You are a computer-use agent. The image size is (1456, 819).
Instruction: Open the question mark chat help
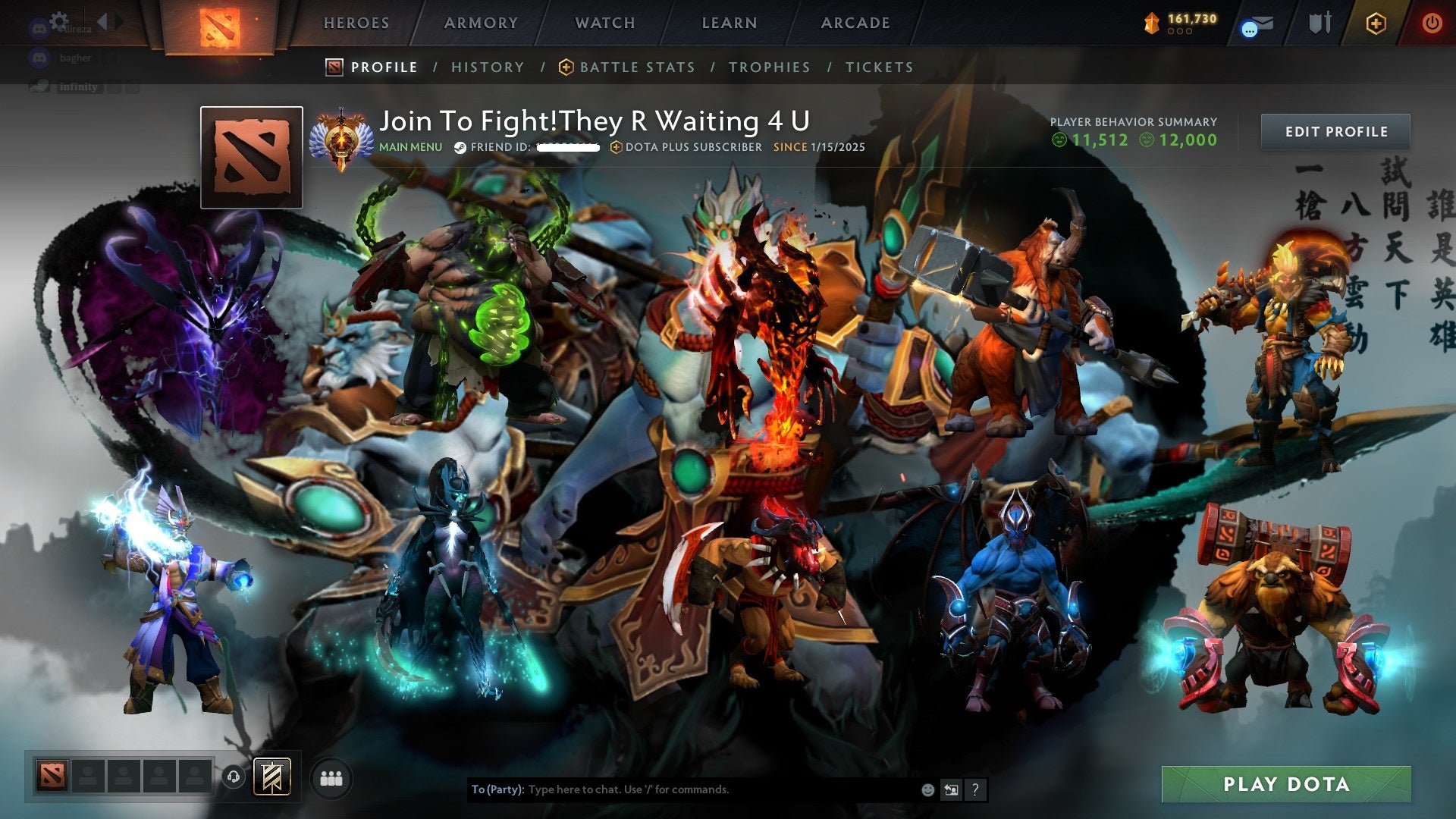(974, 789)
